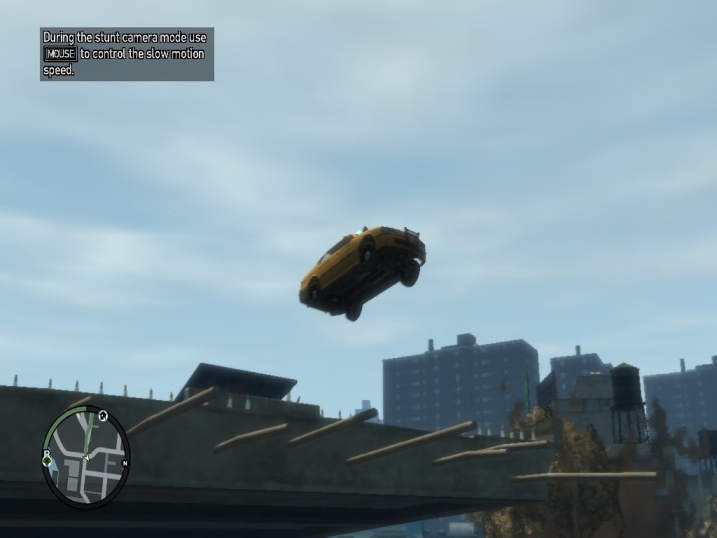Click the north N marker on the radar
Image resolution: width=717 pixels, height=538 pixels.
point(124,463)
